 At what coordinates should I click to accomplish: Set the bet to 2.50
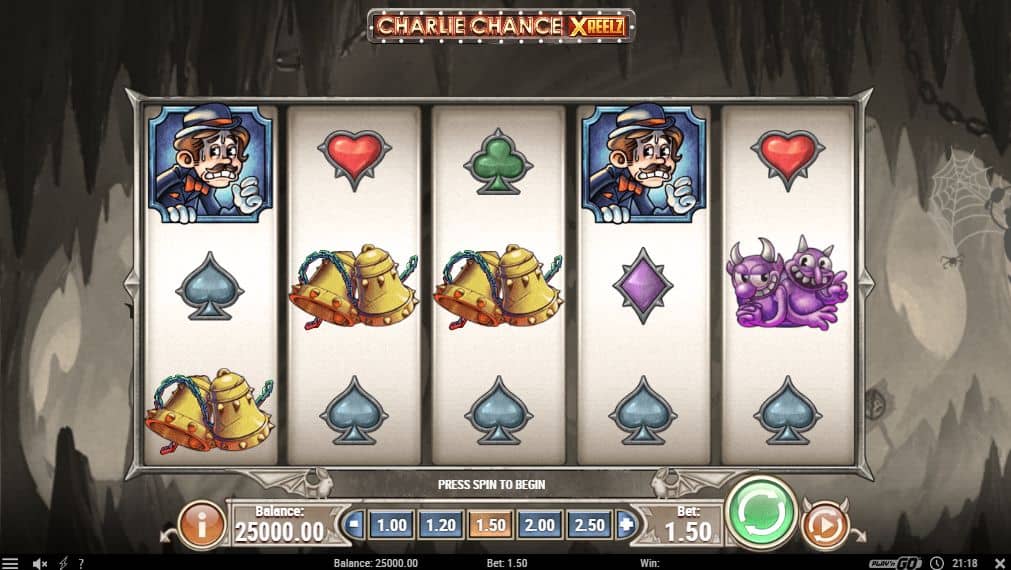tap(589, 524)
